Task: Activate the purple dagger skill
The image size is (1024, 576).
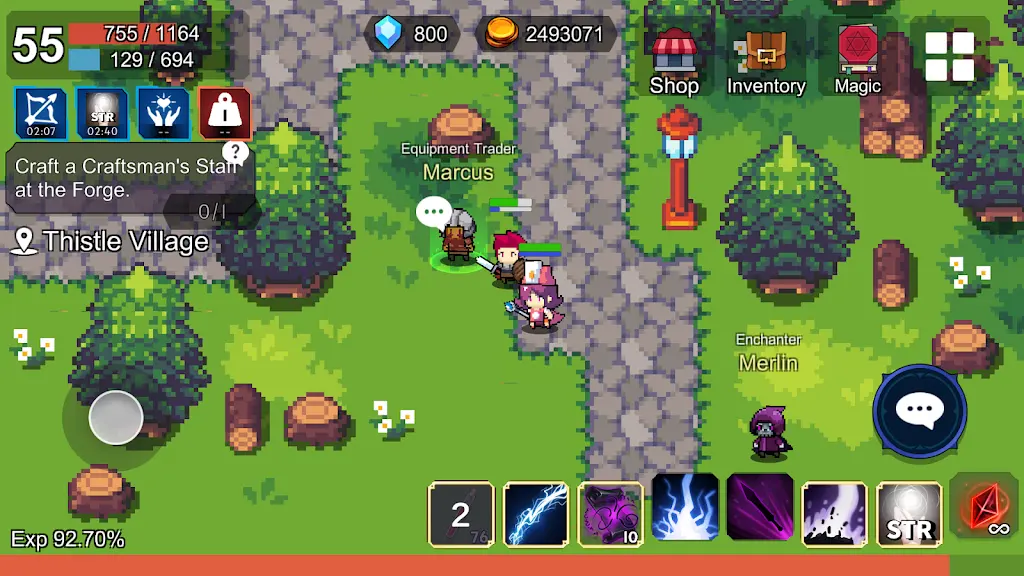Action: tap(760, 508)
